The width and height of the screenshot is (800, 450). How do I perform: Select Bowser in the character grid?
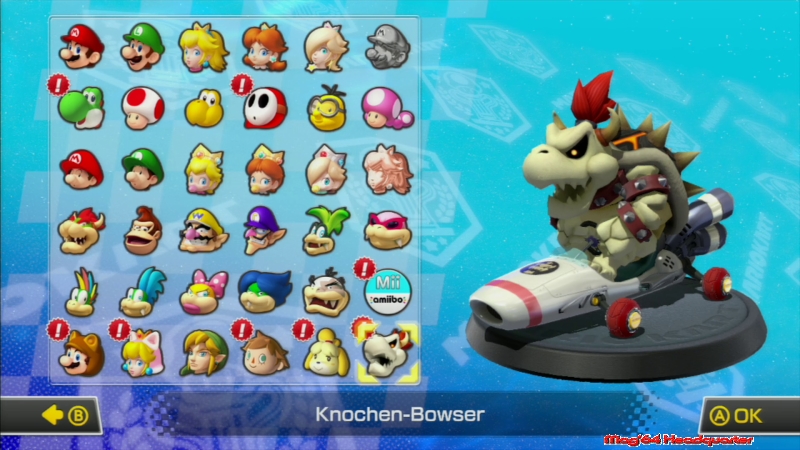click(x=81, y=232)
